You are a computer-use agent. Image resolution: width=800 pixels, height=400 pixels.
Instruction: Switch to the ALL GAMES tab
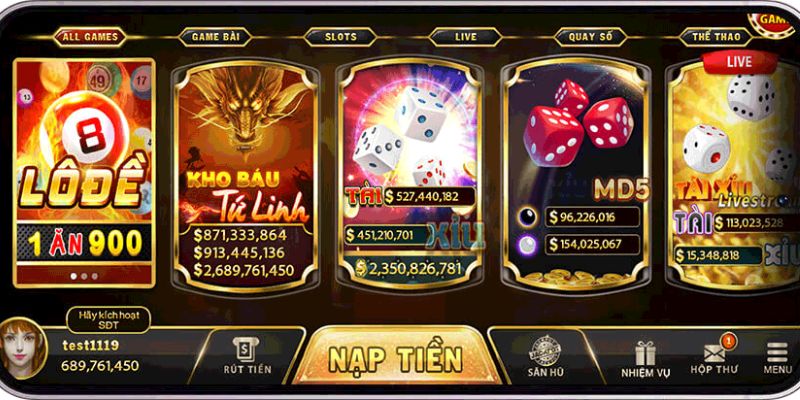90,37
